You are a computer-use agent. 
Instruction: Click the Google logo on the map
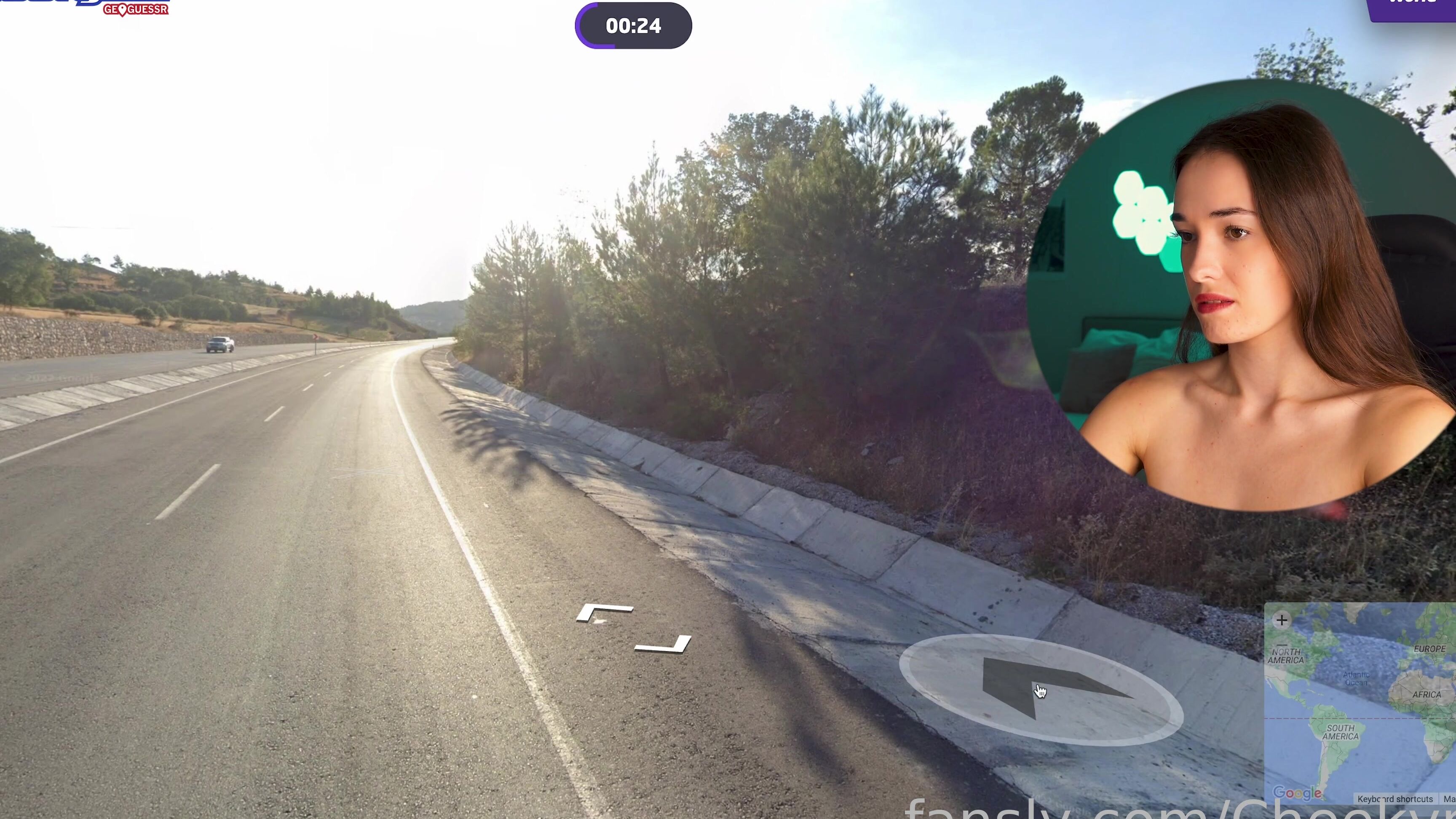1297,793
